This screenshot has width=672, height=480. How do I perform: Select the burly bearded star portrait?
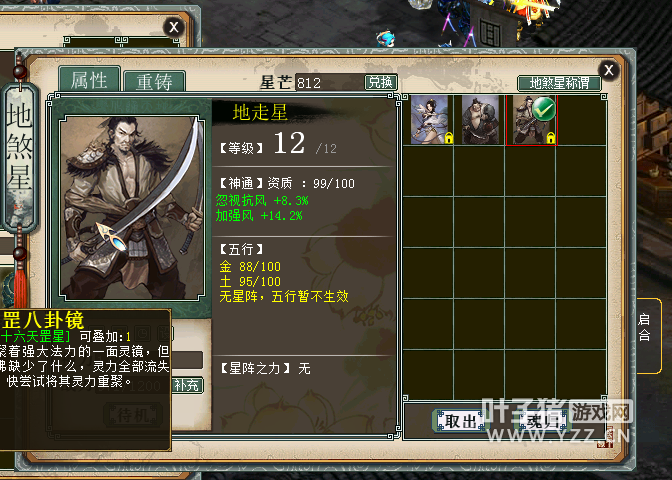[x=479, y=119]
